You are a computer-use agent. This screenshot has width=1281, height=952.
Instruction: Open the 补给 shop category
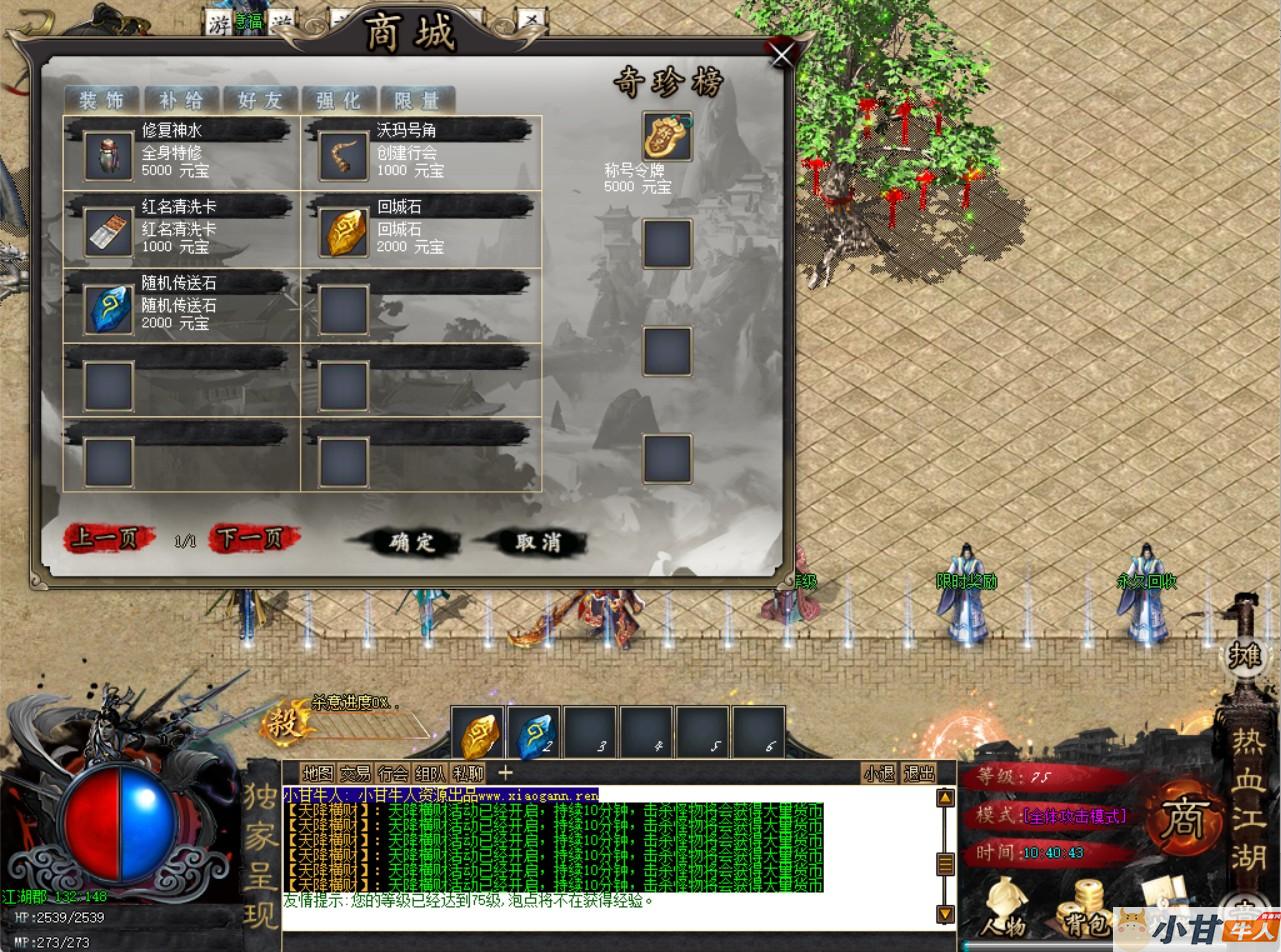(x=180, y=100)
